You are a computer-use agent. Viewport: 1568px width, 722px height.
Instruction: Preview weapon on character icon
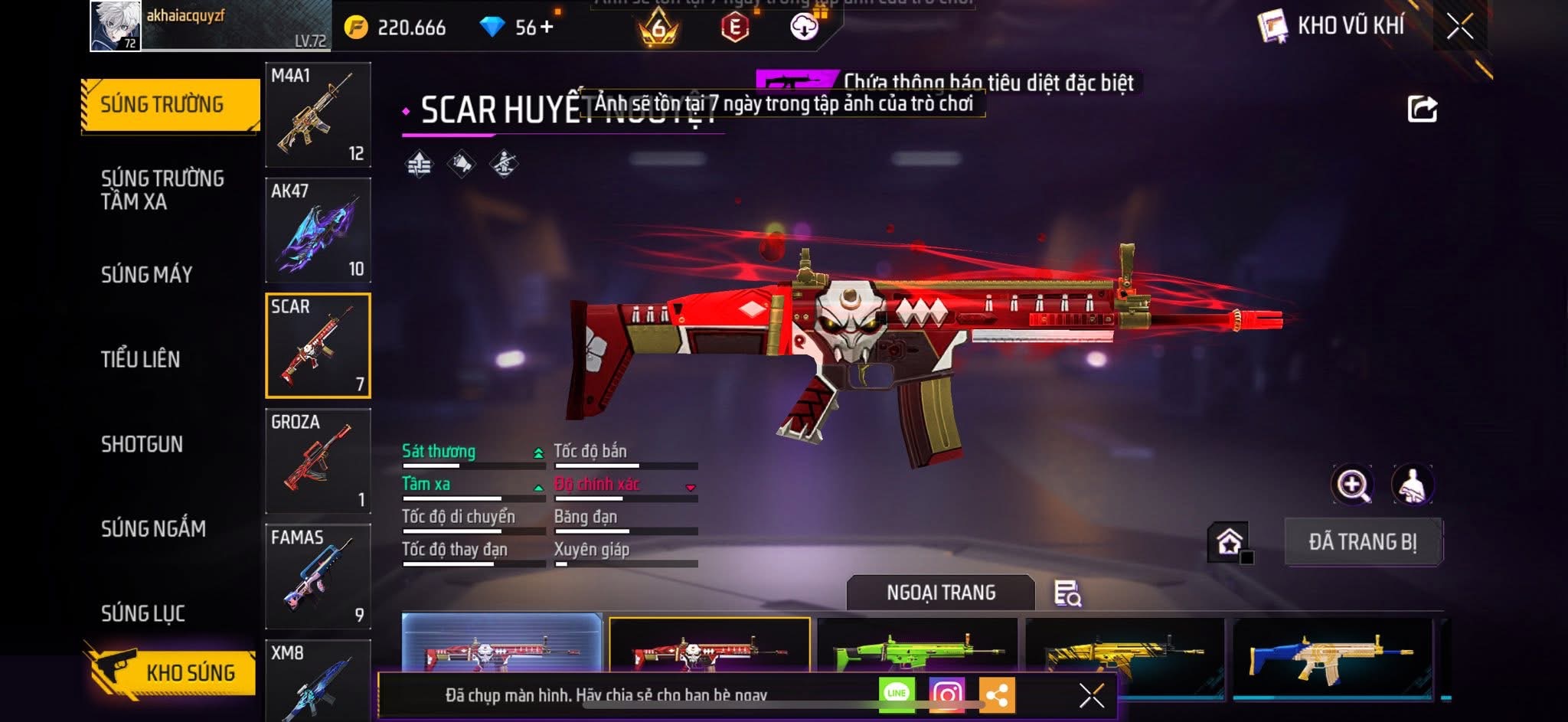(1412, 485)
